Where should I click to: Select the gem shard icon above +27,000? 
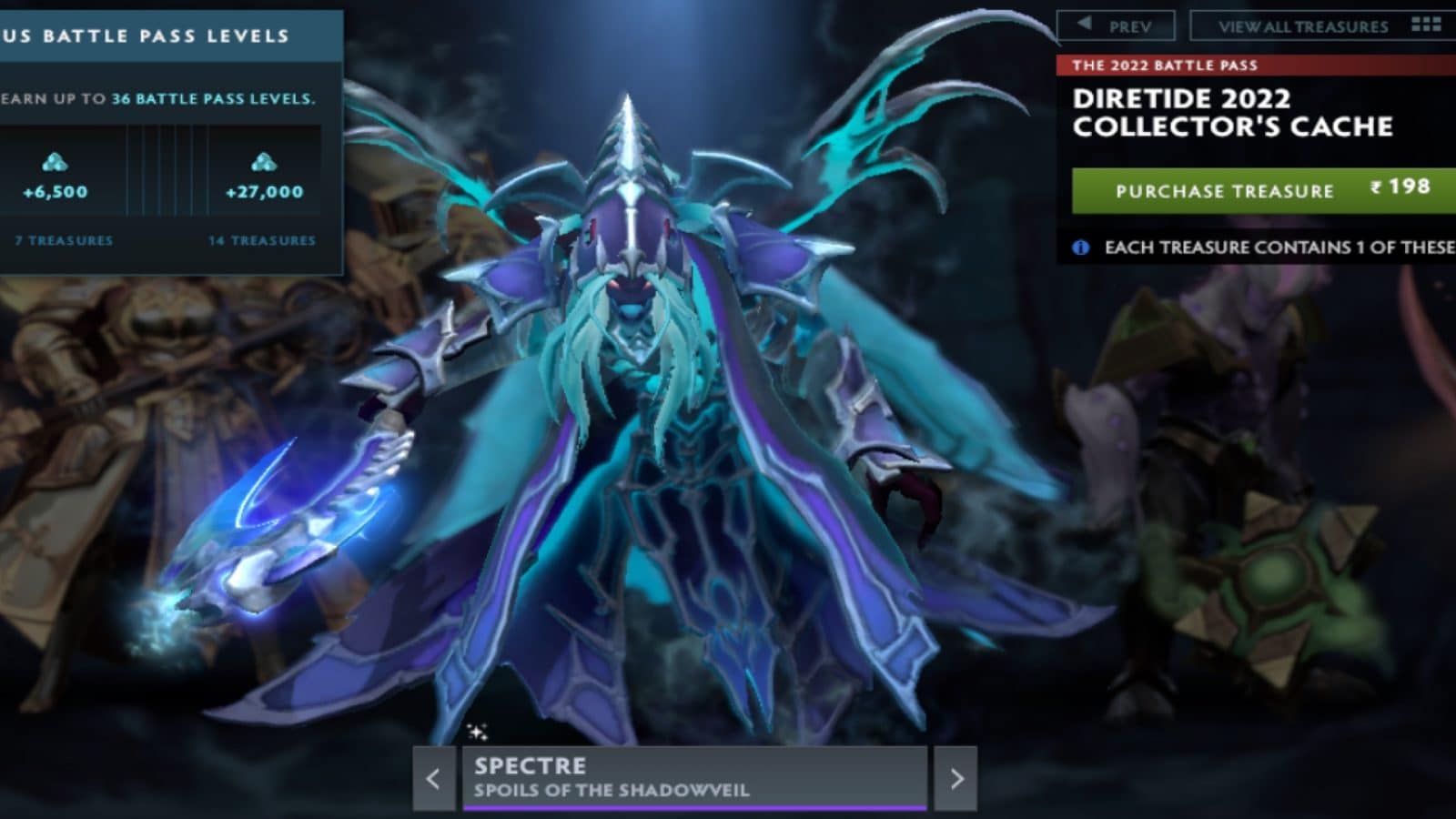point(264,163)
